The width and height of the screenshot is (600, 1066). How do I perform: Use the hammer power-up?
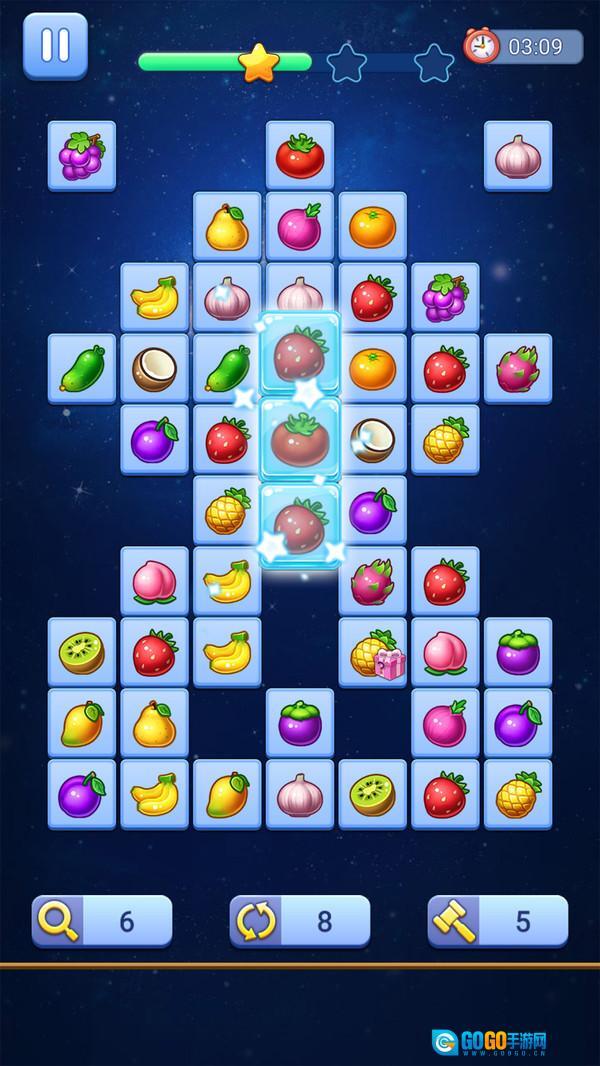[x=498, y=920]
